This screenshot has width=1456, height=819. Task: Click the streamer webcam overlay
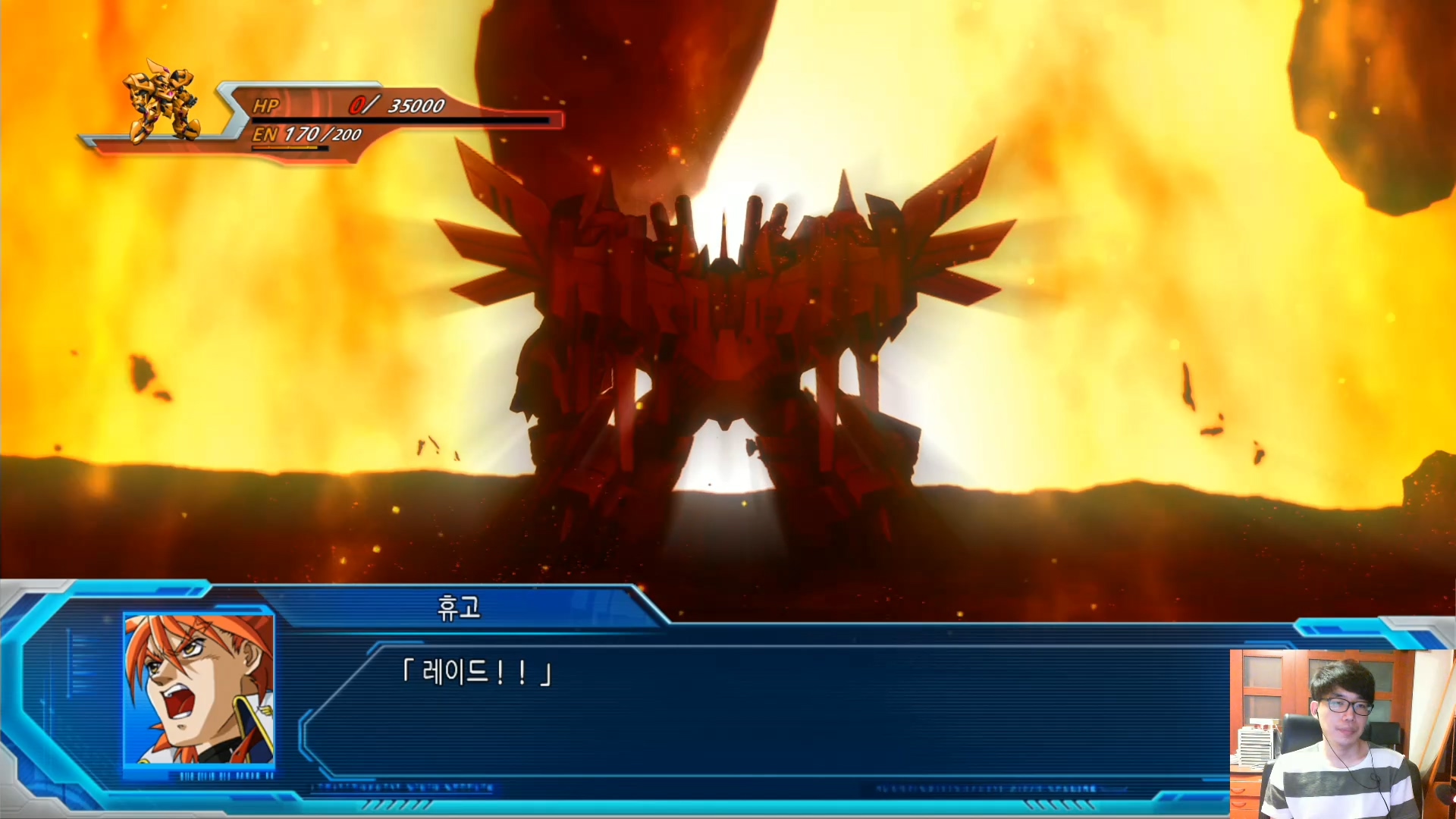coord(1342,733)
